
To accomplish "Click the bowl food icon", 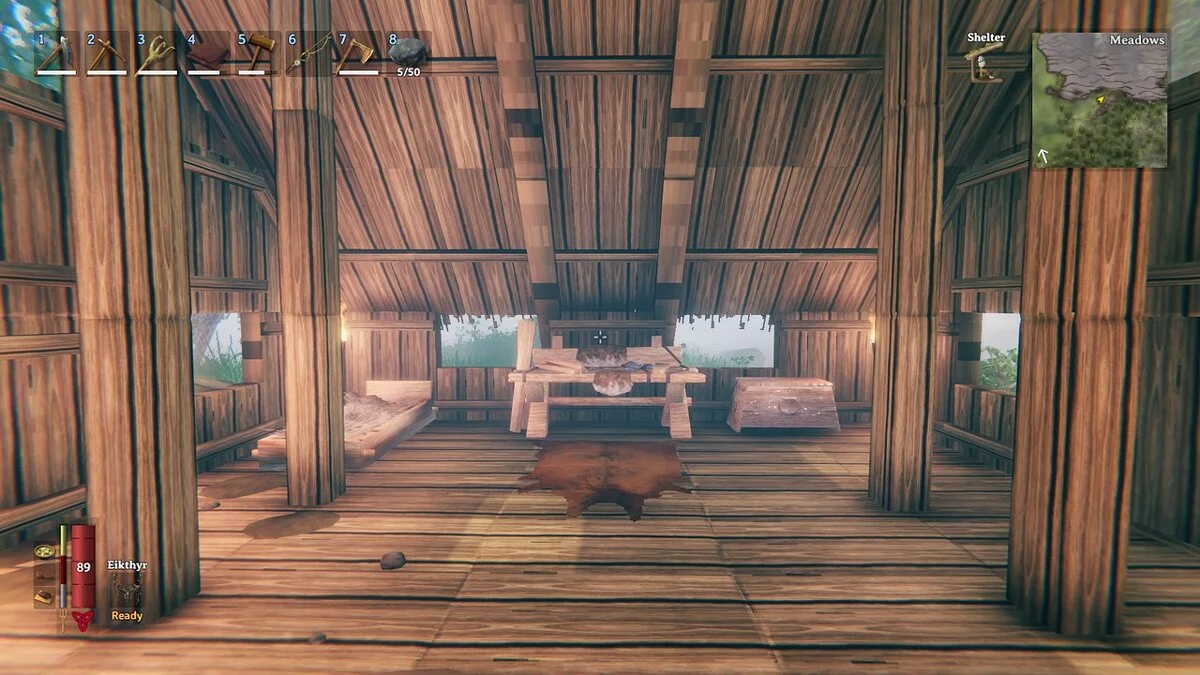I will tap(45, 550).
